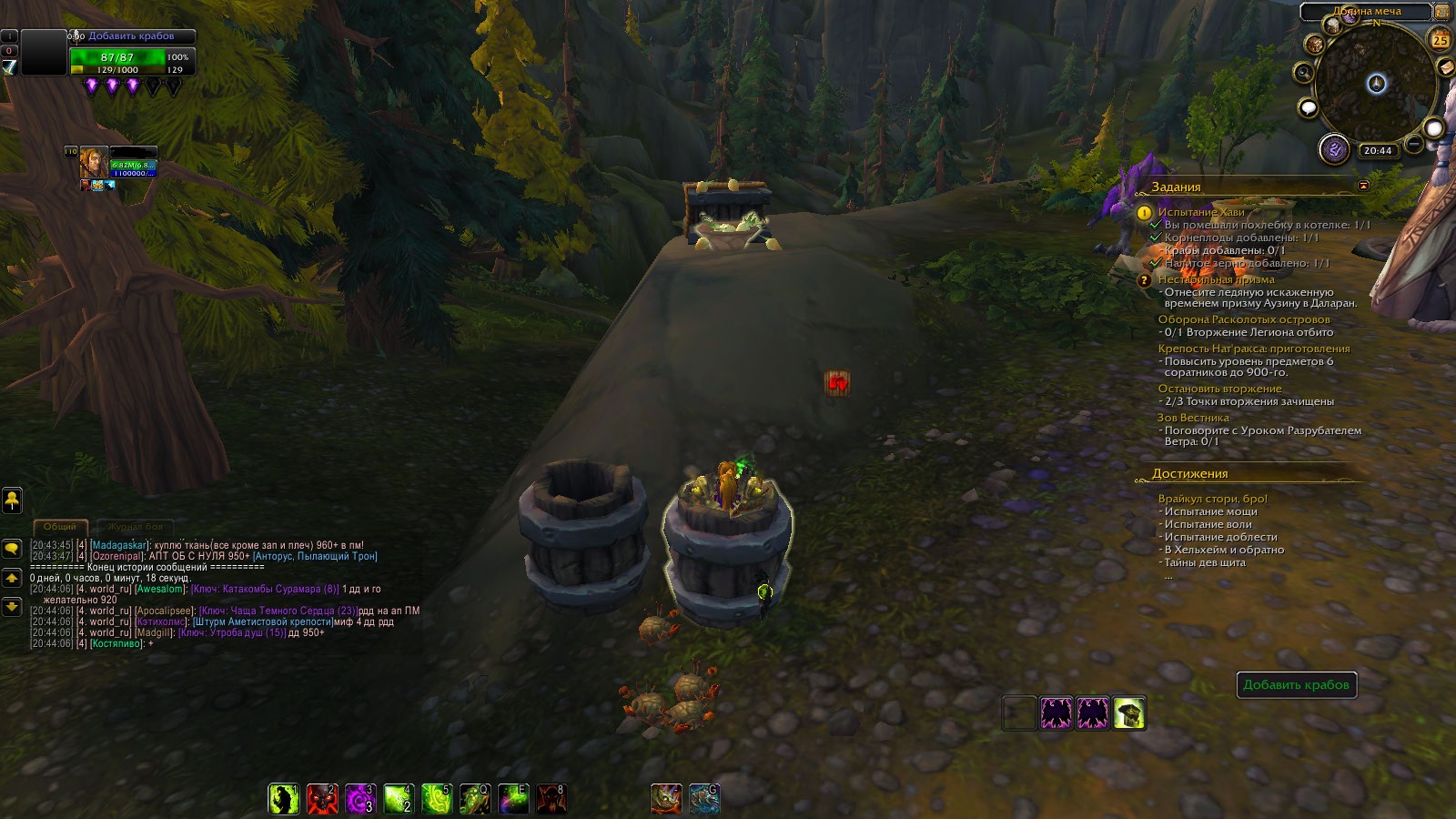
Task: Open the calendar icon showing 25
Action: click(1440, 40)
